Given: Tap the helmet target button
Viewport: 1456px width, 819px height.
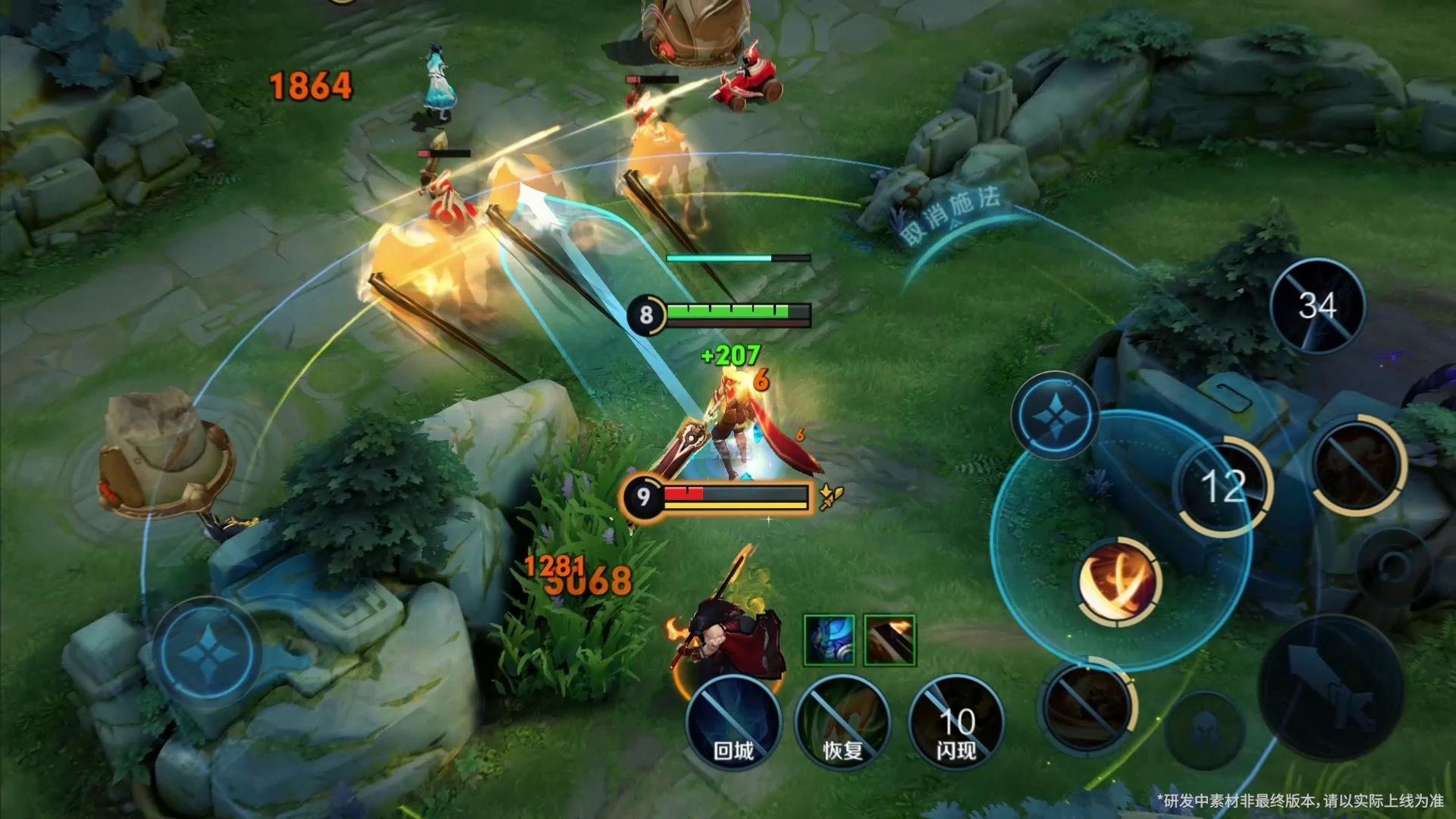Looking at the screenshot, I should click(x=1203, y=731).
